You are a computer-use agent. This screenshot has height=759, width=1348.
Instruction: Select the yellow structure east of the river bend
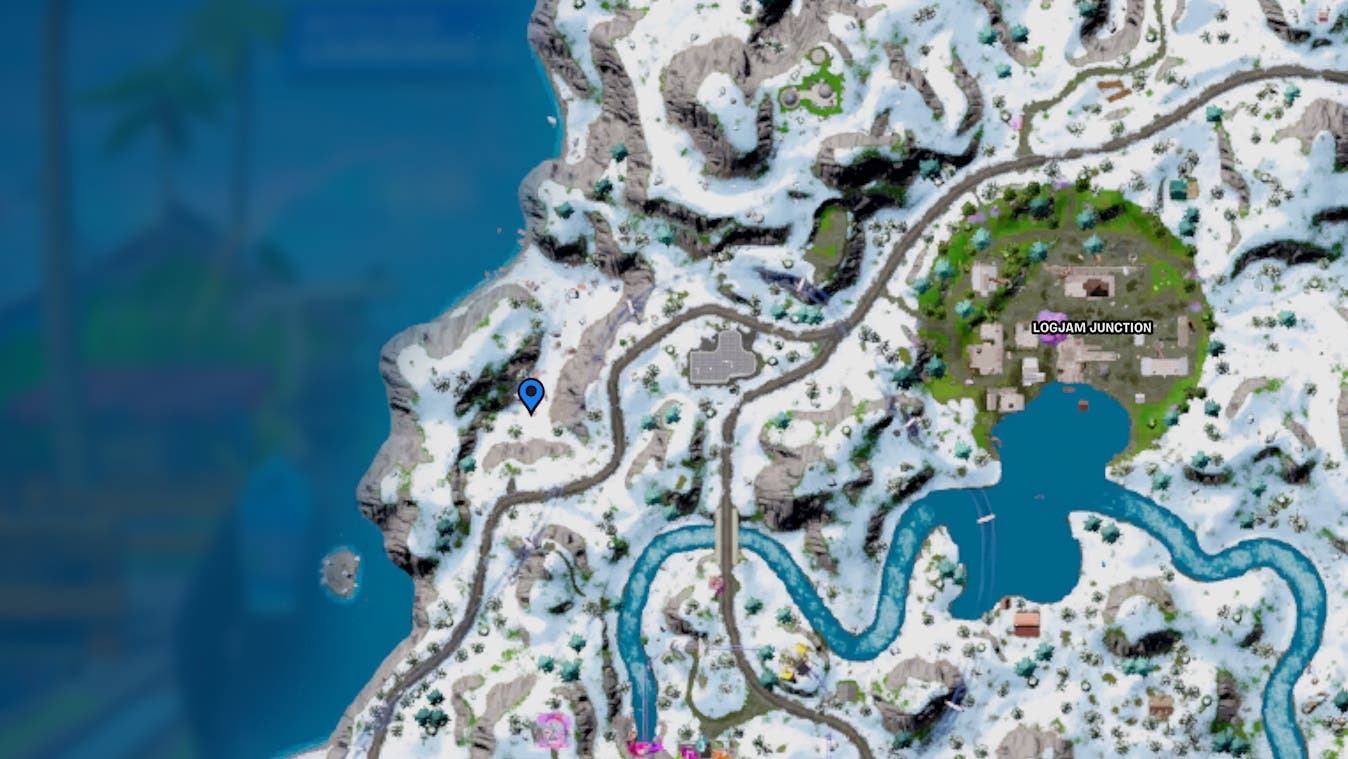[x=800, y=652]
